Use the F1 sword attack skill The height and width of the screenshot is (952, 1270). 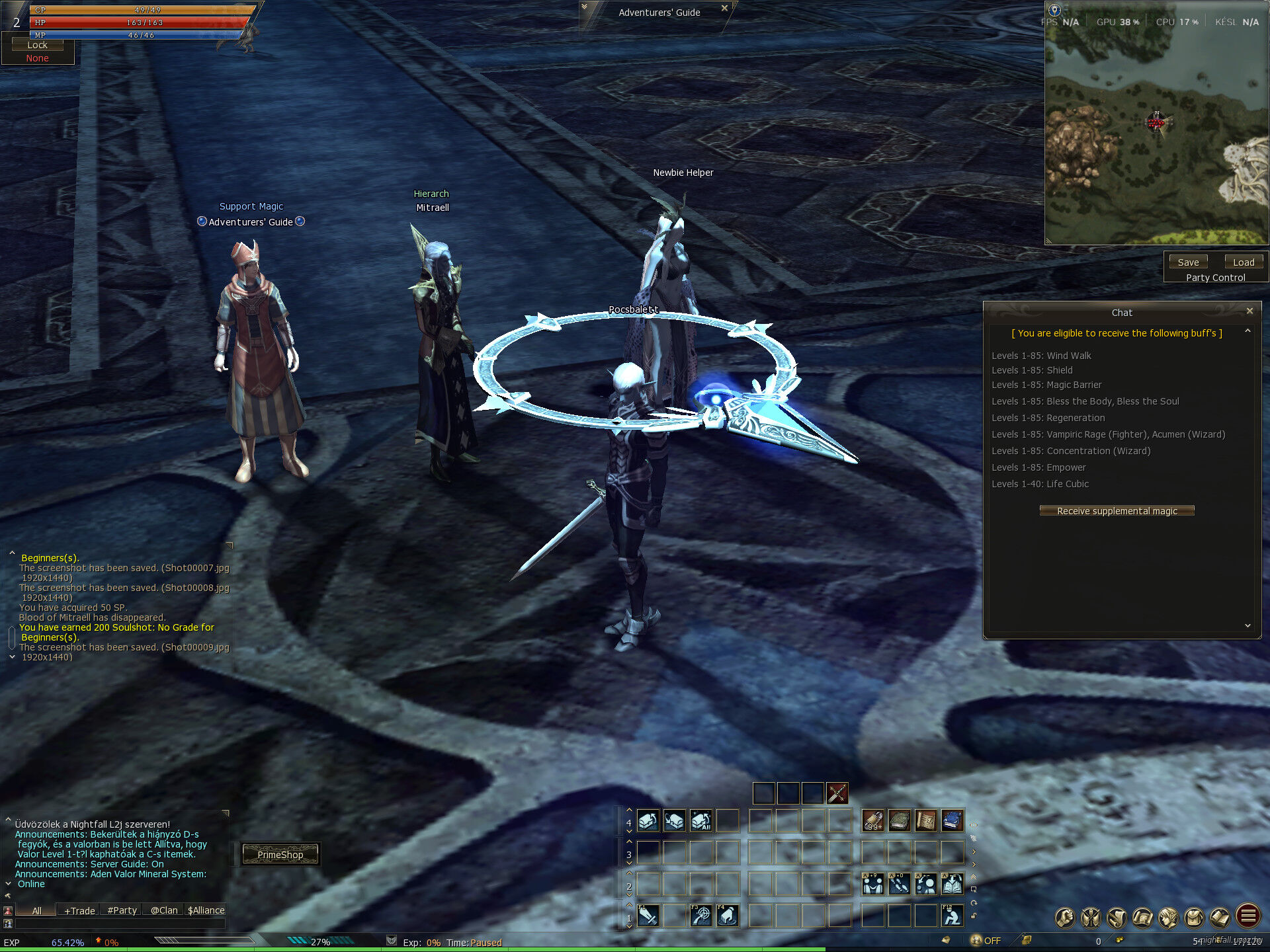[648, 916]
